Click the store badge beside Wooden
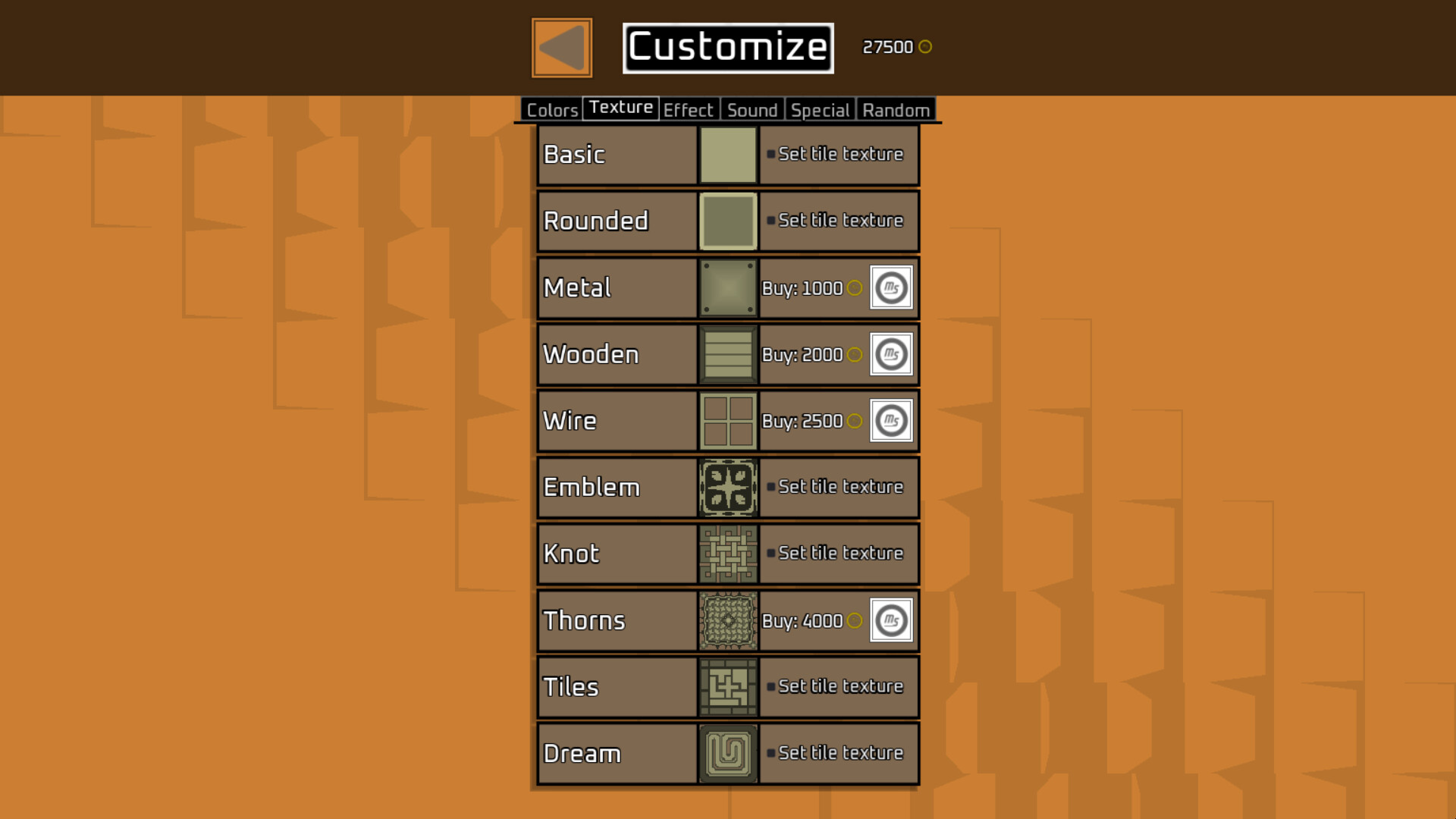 pyautogui.click(x=890, y=354)
